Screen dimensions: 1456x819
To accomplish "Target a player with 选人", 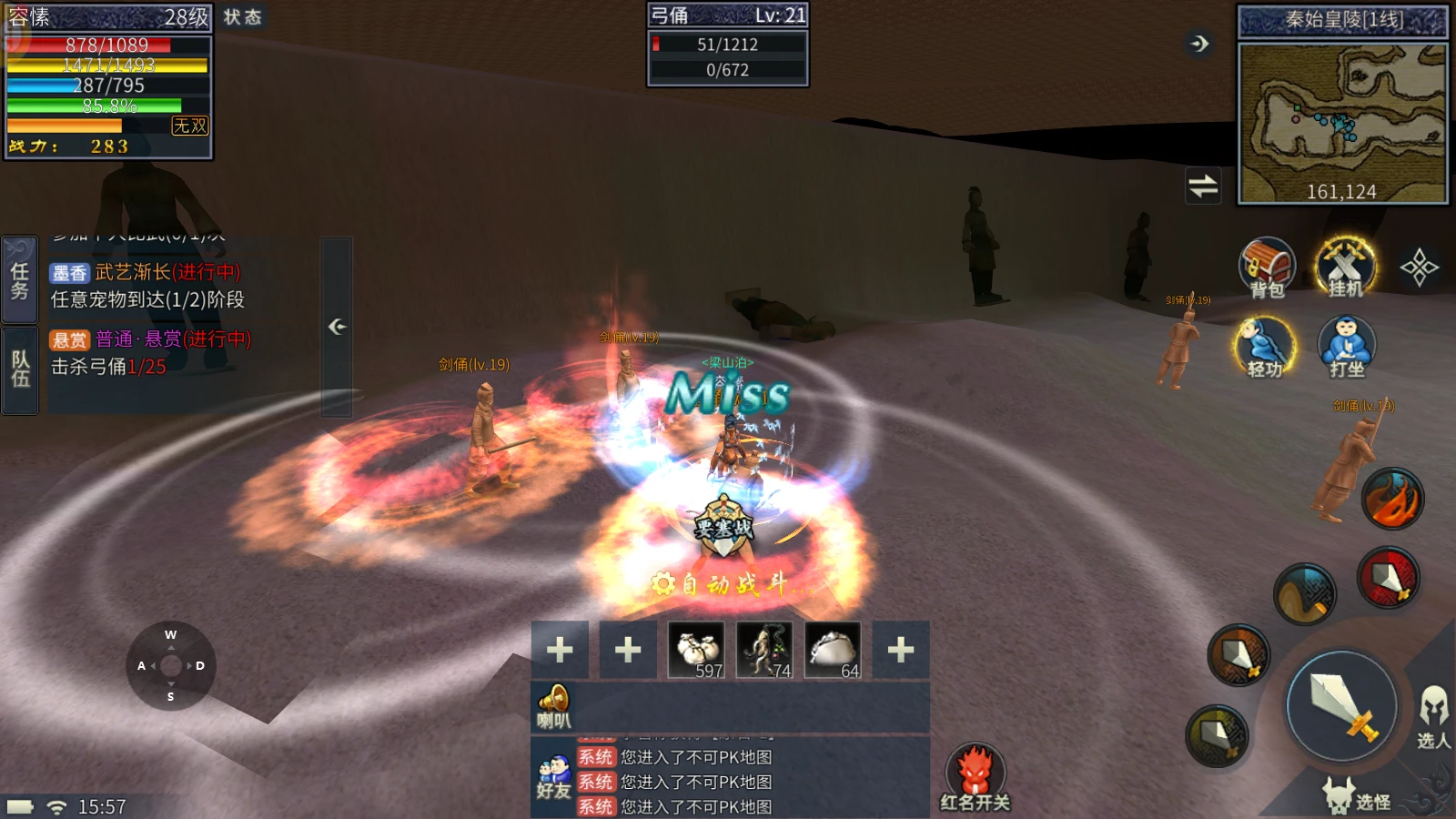I will (1433, 717).
